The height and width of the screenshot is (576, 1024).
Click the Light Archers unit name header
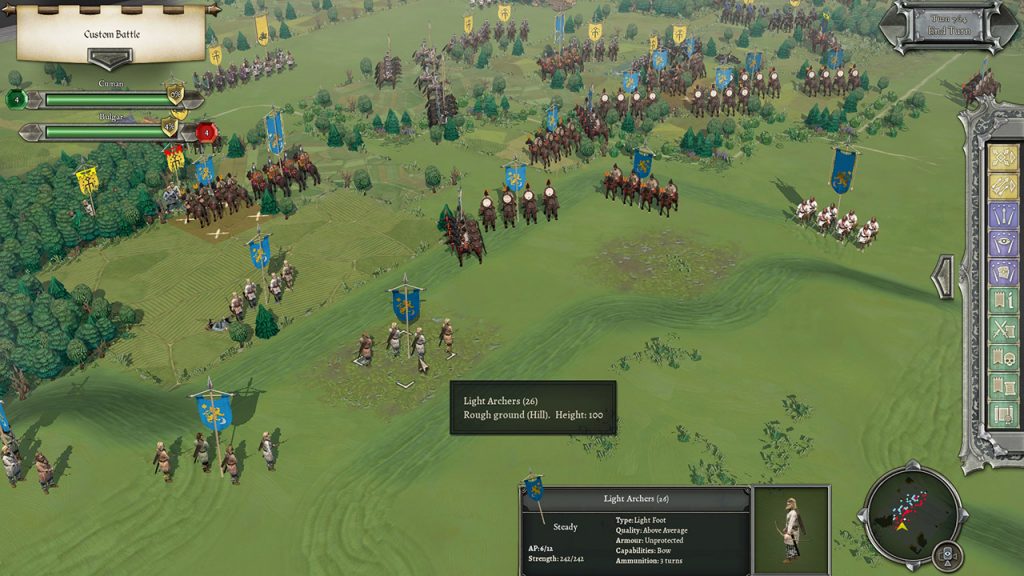(636, 498)
